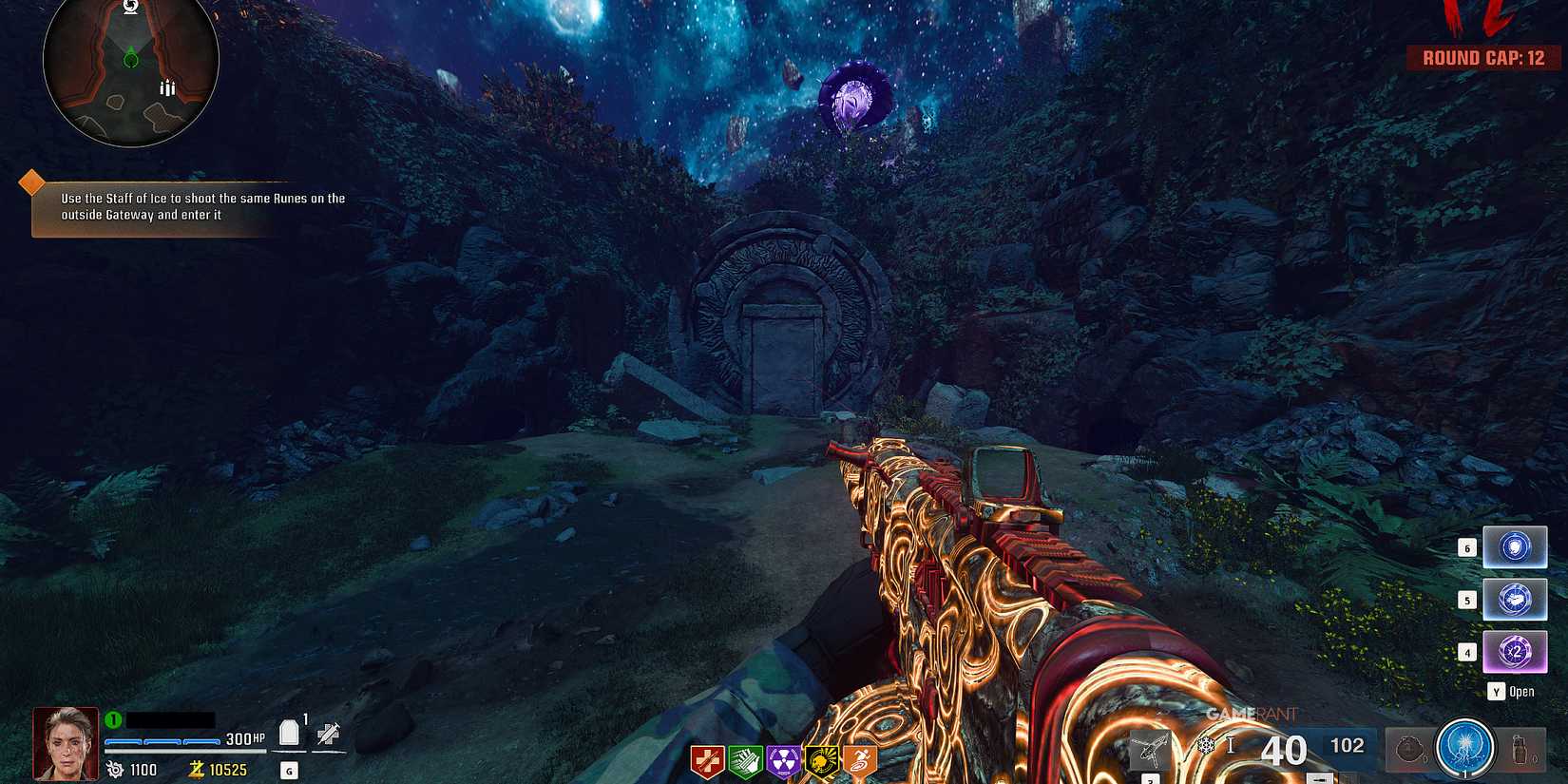
Task: Select the weapon icon beside the ammo counter
Action: pos(1151,748)
